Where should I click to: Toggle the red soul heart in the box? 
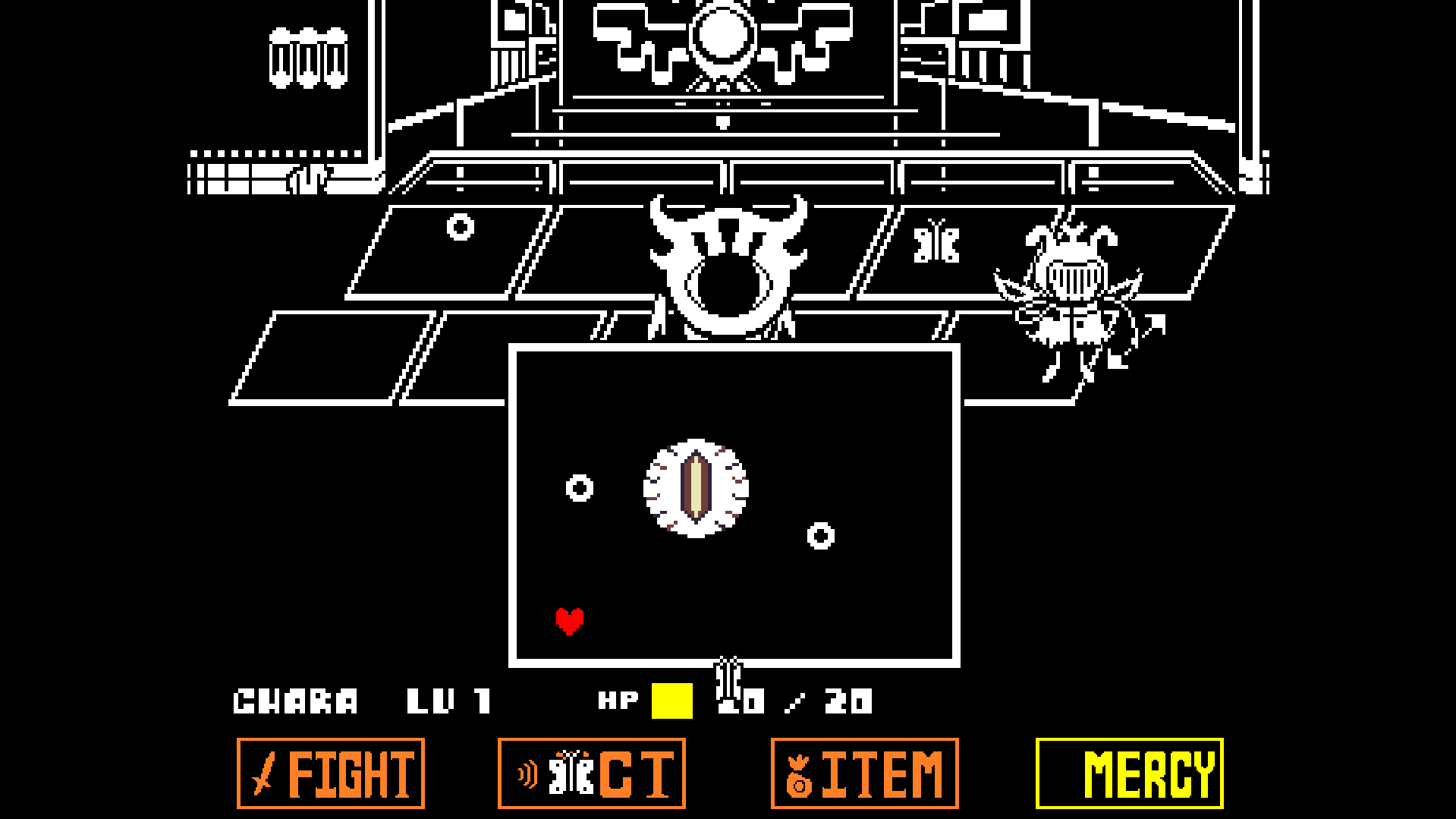click(569, 622)
